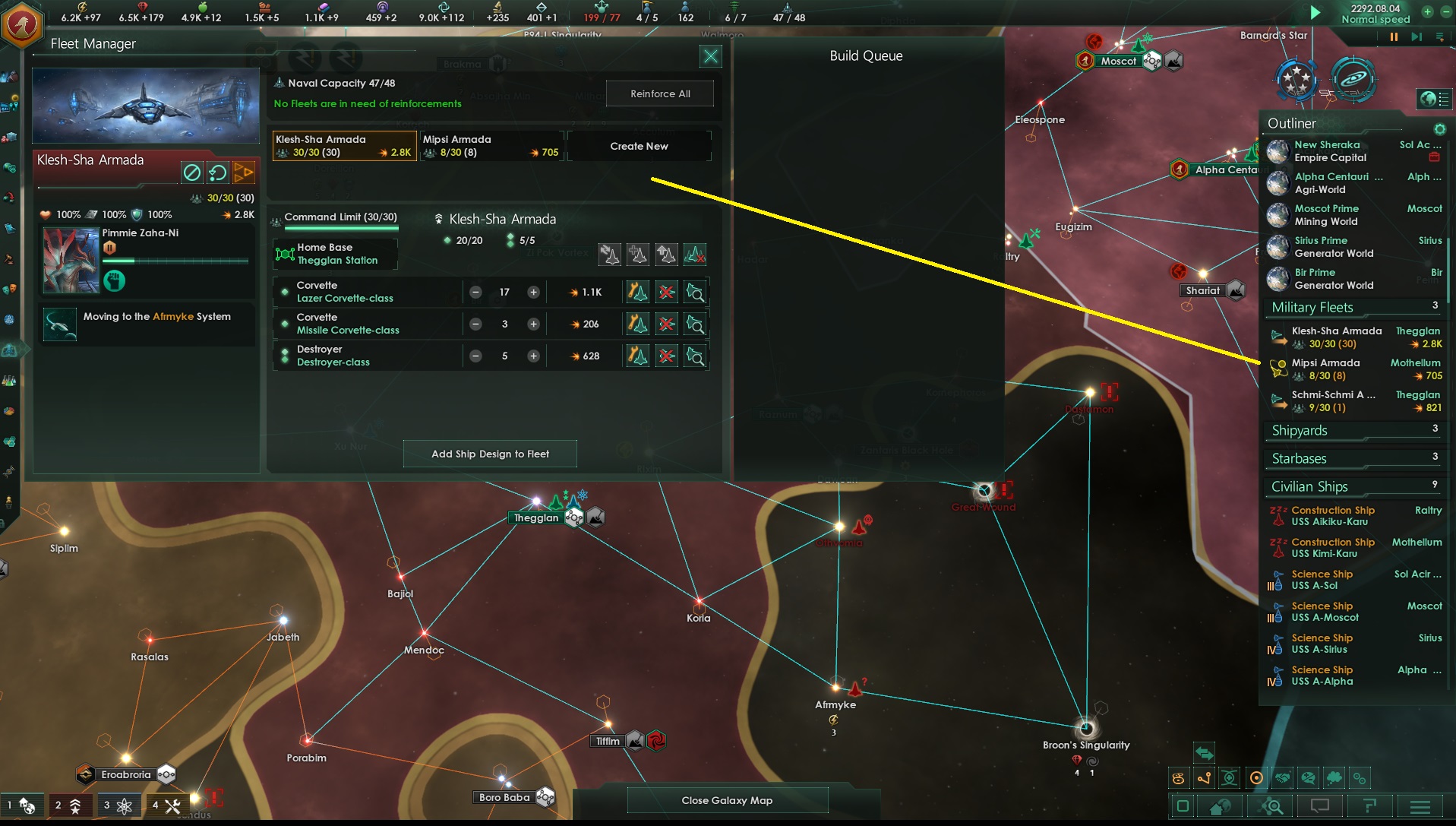Open galaxy search with the network-magnifier icon
This screenshot has width=1456, height=826.
coord(1270,806)
